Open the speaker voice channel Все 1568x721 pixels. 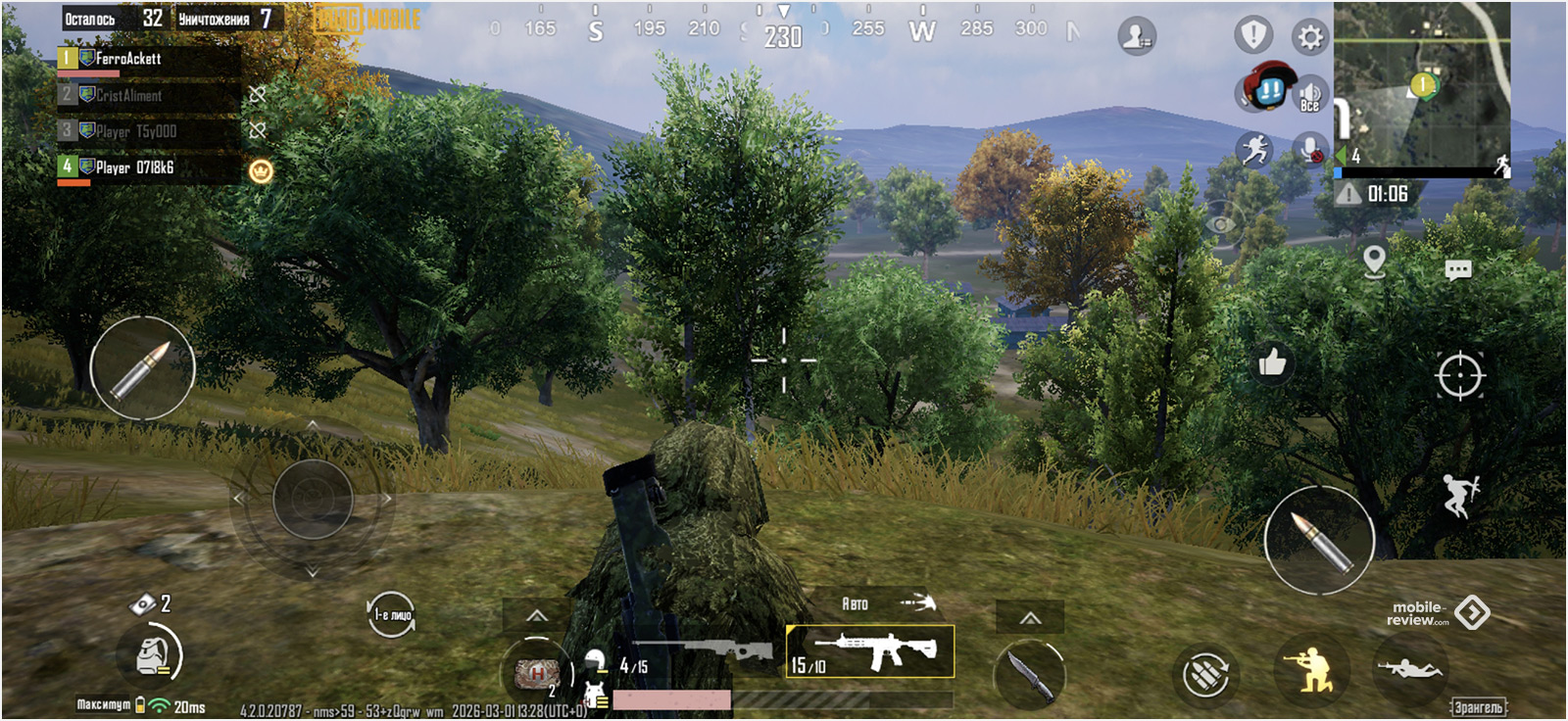[x=1310, y=96]
